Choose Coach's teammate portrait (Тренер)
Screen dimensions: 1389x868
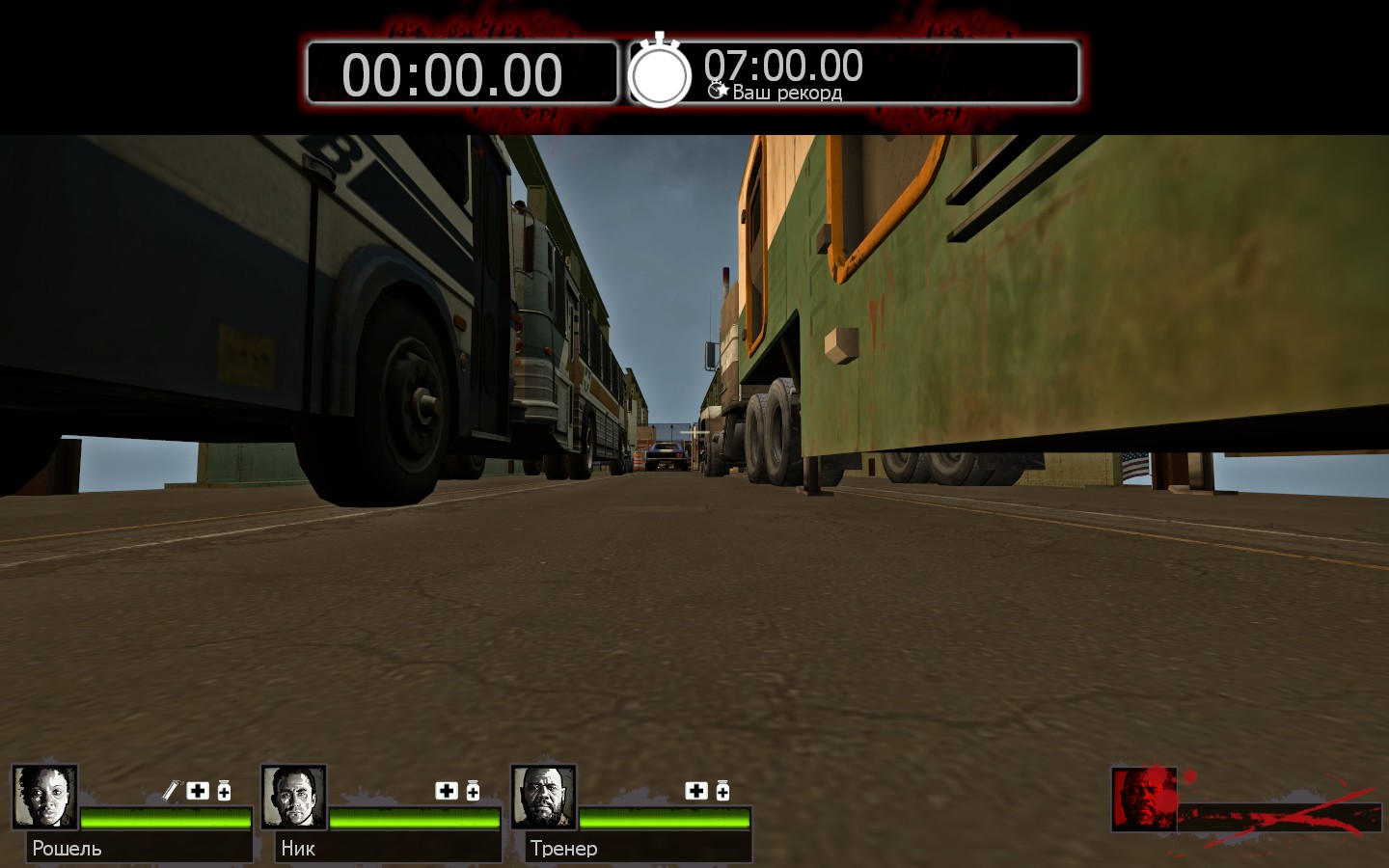544,797
